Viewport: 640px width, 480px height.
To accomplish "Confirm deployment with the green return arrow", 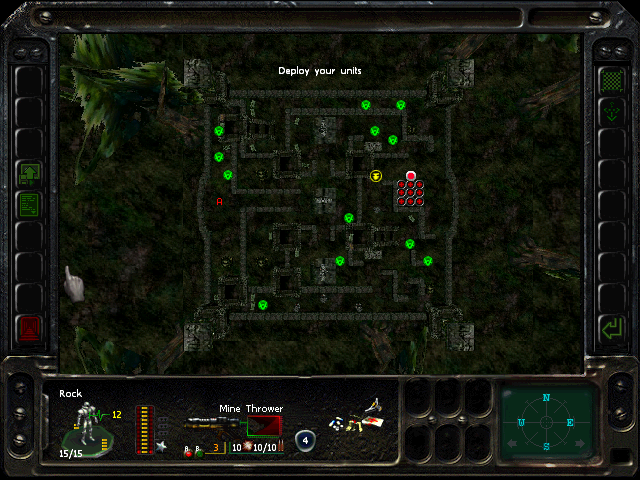I will click(609, 327).
